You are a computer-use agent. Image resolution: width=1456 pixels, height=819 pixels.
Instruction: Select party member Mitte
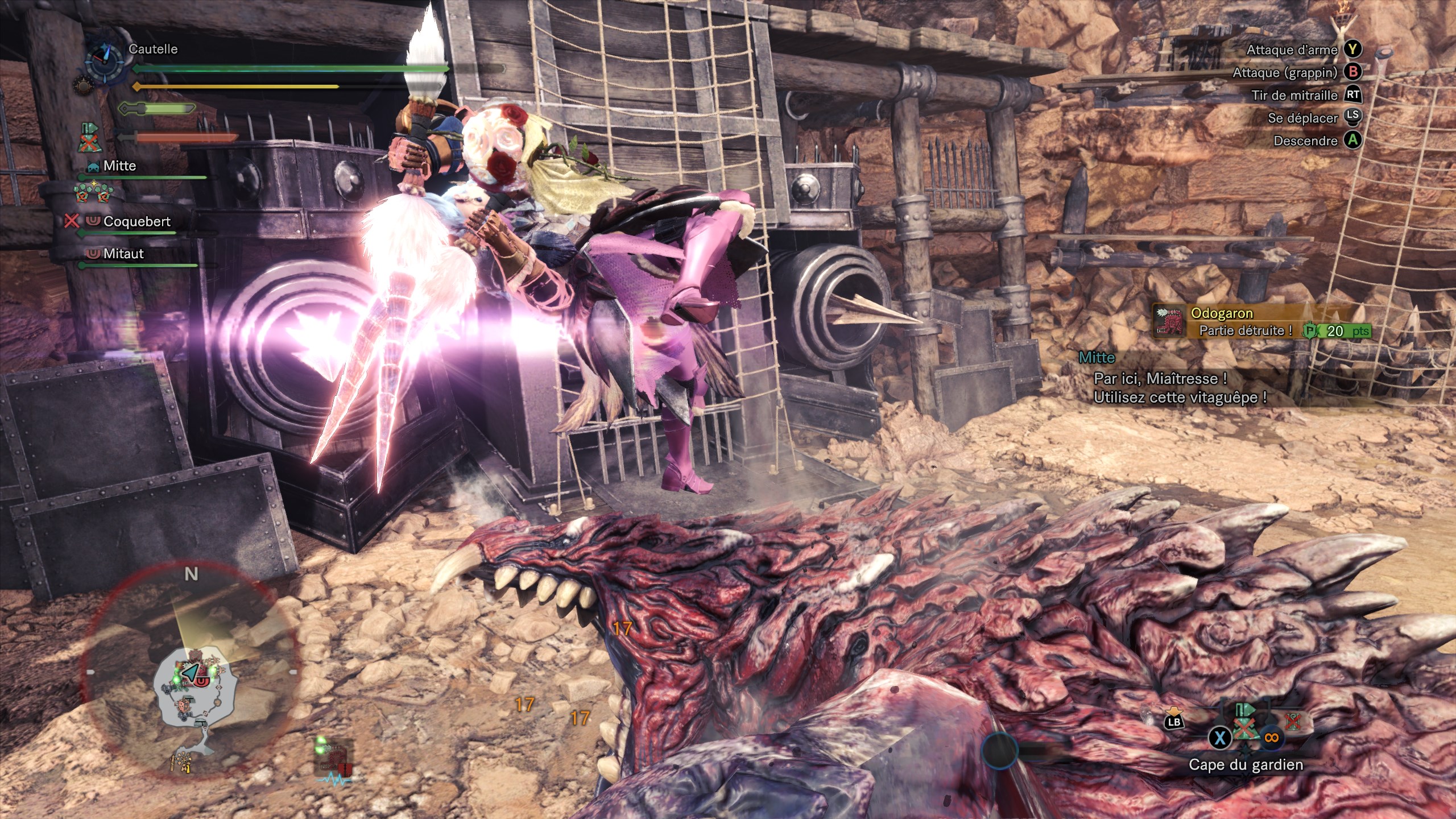119,166
